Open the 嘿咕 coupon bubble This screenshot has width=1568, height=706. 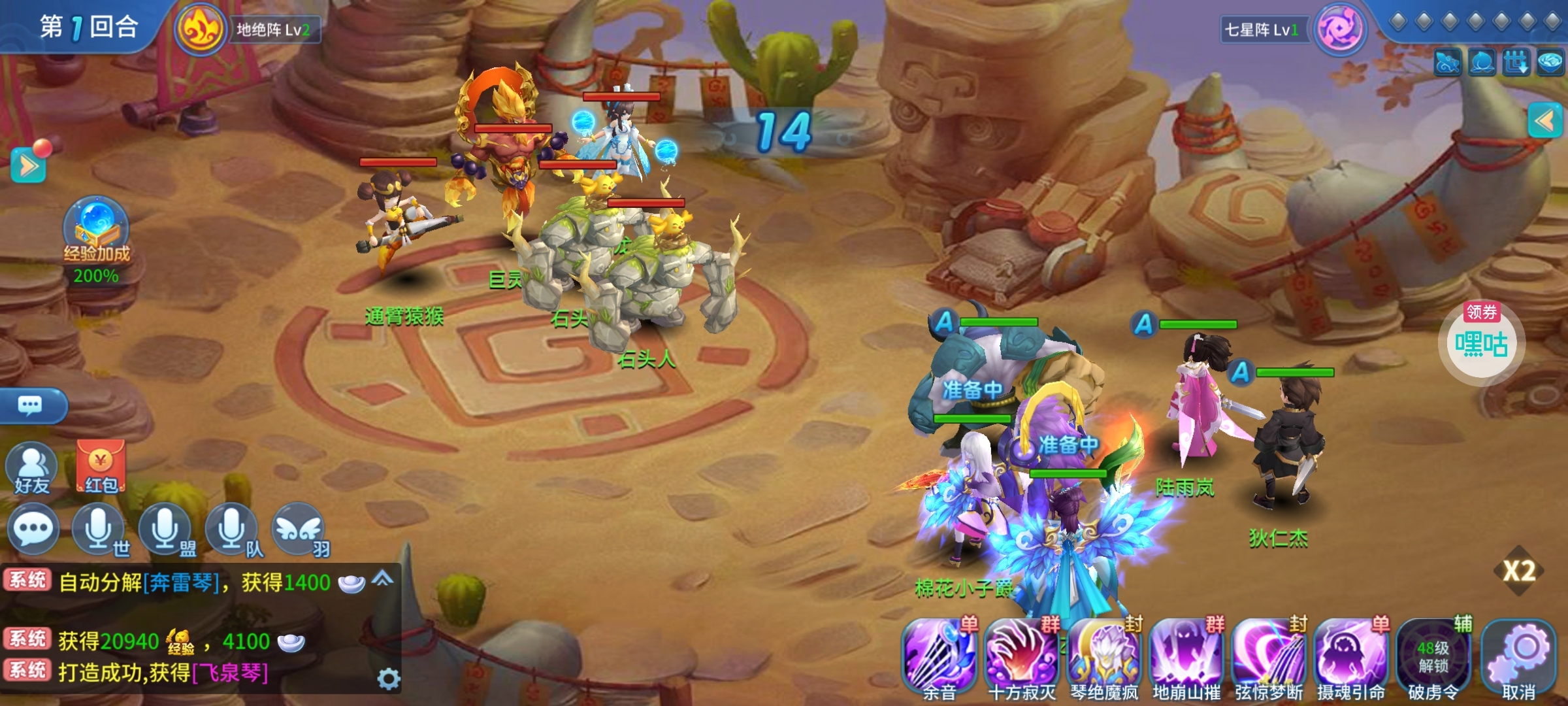(1481, 344)
